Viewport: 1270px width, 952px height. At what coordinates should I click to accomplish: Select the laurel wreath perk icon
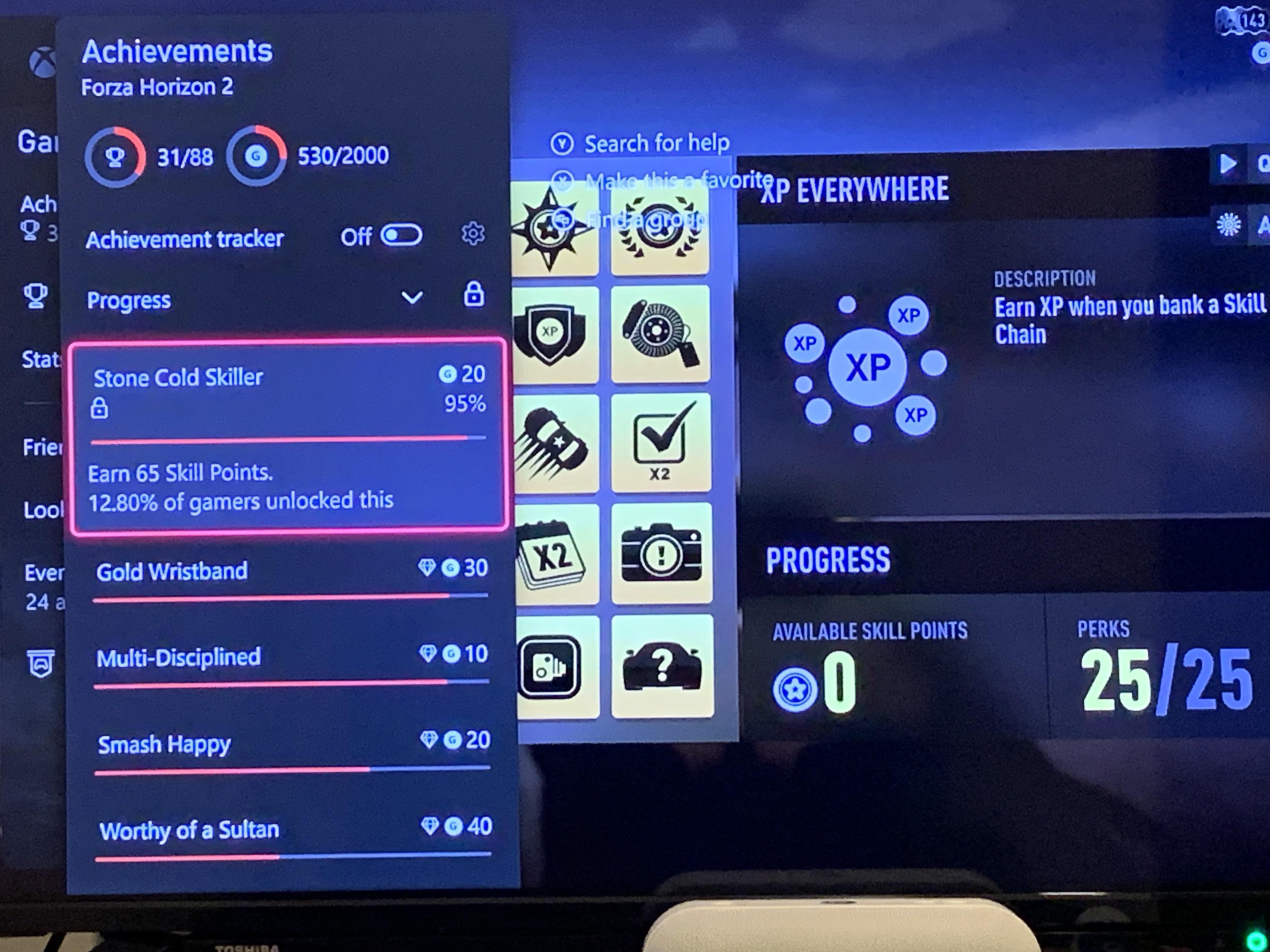pos(660,229)
